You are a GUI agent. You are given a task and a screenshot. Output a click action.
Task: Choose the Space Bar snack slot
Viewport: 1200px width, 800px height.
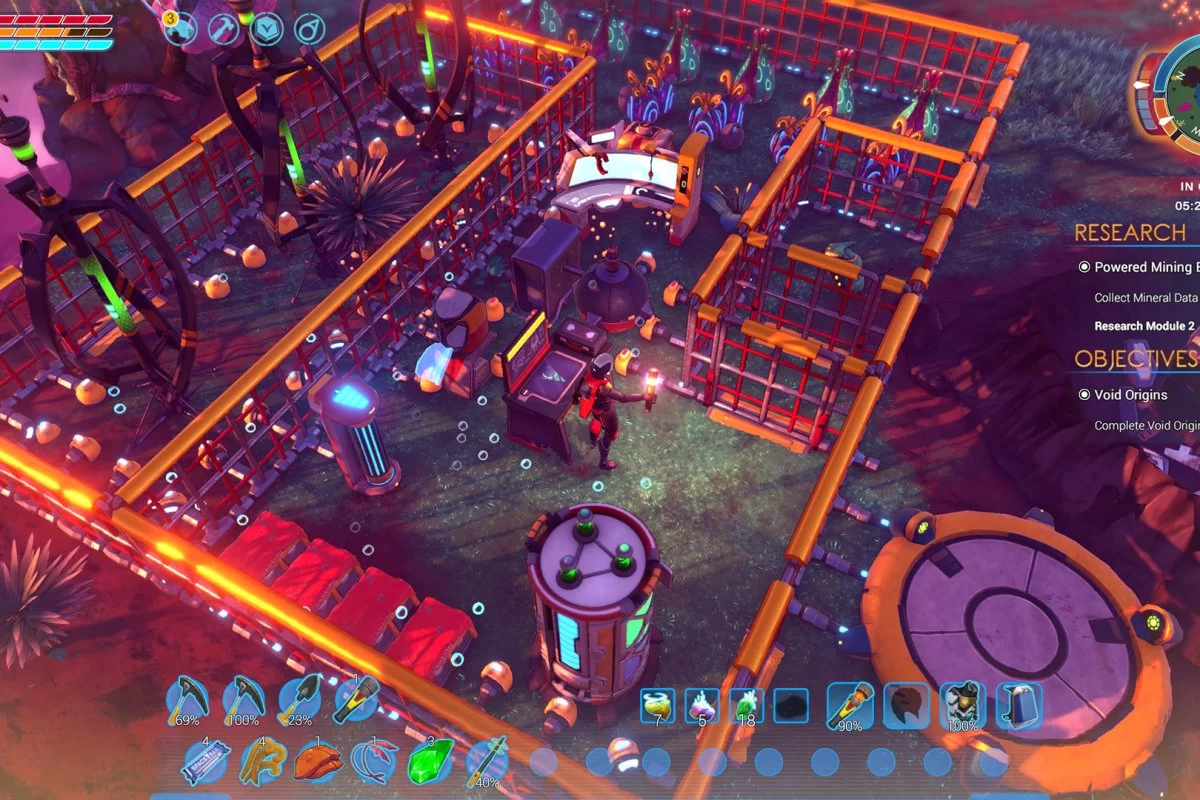(207, 763)
